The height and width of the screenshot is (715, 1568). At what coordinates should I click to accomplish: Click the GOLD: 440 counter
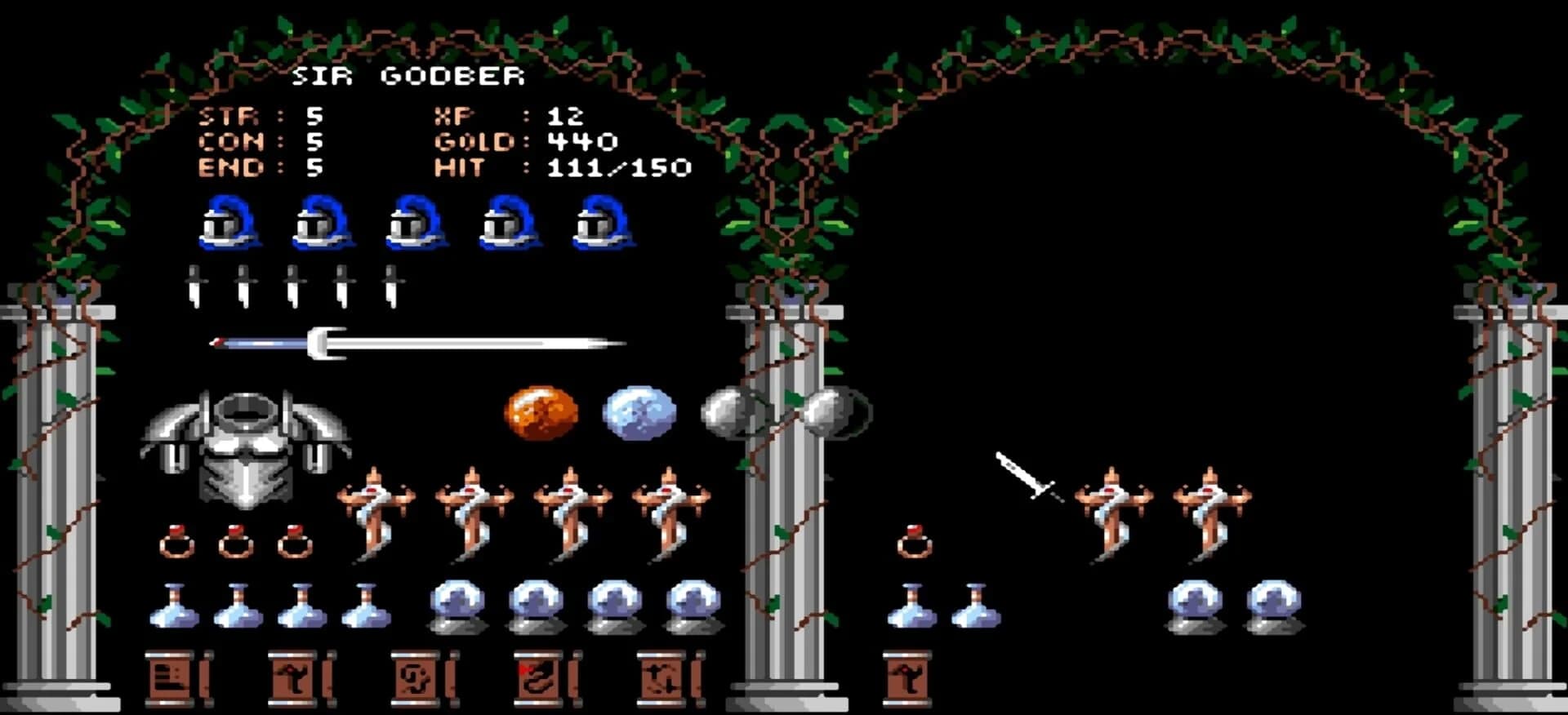(523, 143)
